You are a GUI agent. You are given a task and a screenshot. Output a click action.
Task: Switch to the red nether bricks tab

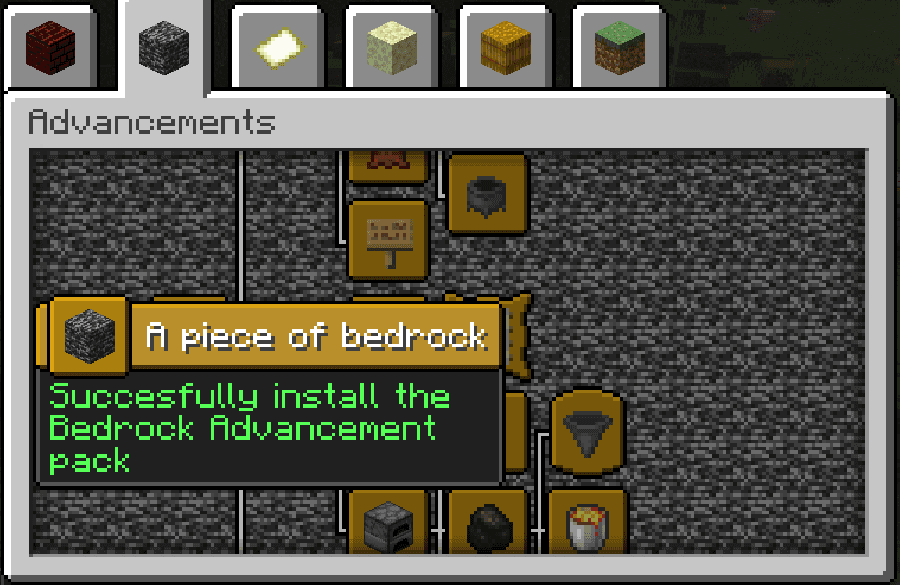48,47
